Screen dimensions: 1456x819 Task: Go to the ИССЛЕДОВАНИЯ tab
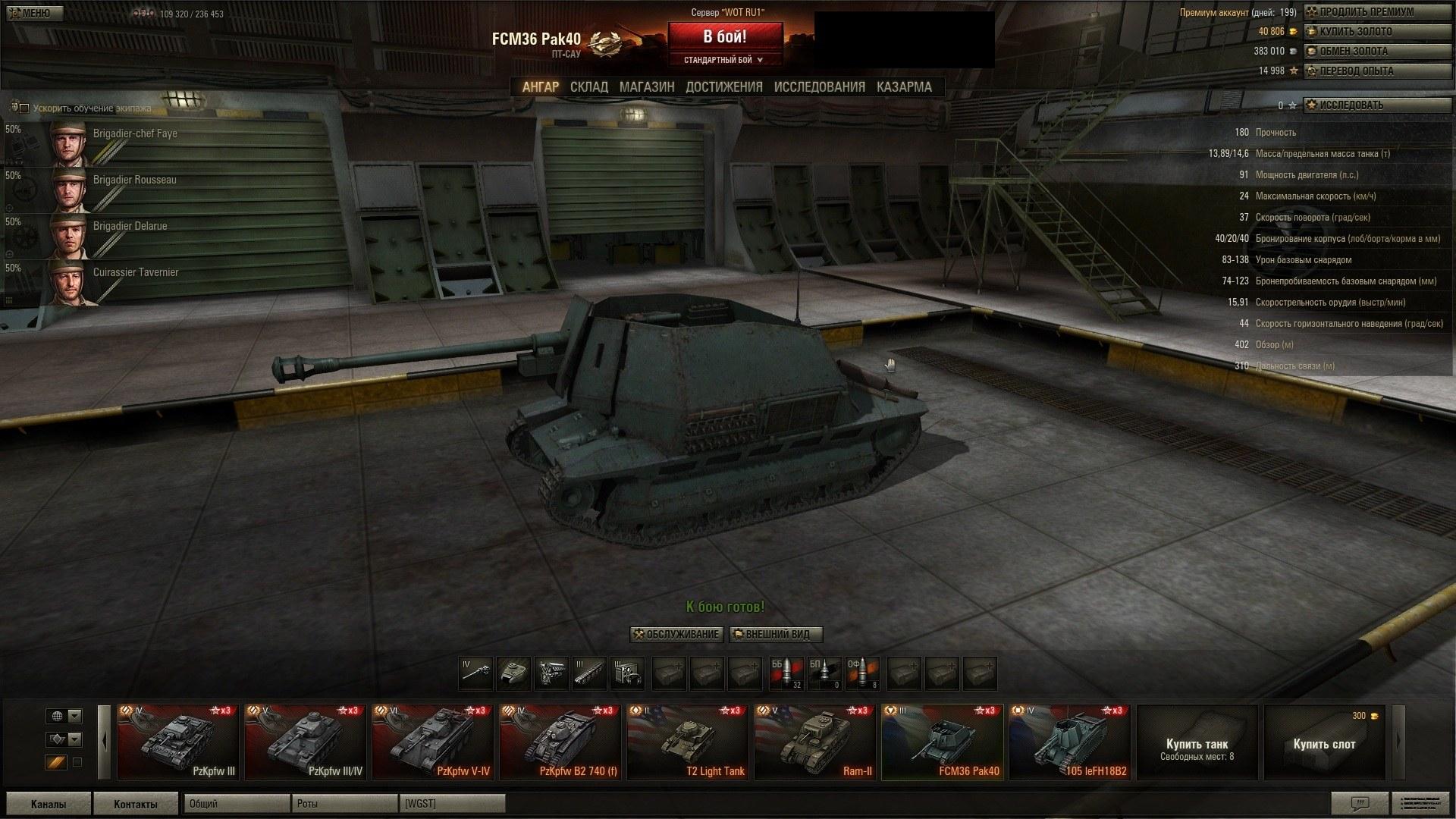click(x=819, y=87)
